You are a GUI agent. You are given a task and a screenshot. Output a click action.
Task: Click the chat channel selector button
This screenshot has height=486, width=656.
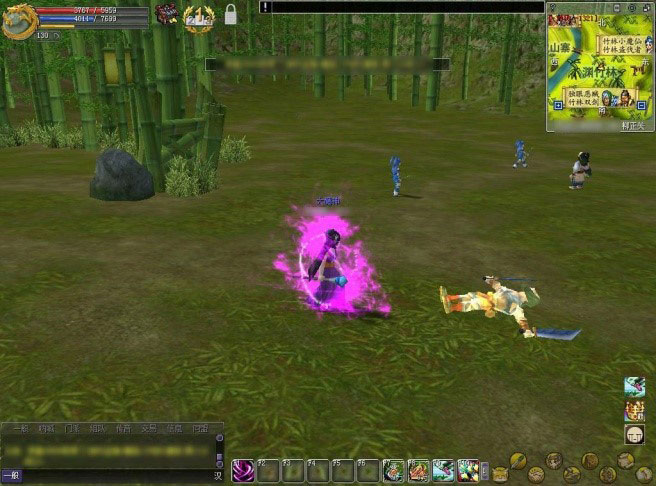pyautogui.click(x=11, y=475)
